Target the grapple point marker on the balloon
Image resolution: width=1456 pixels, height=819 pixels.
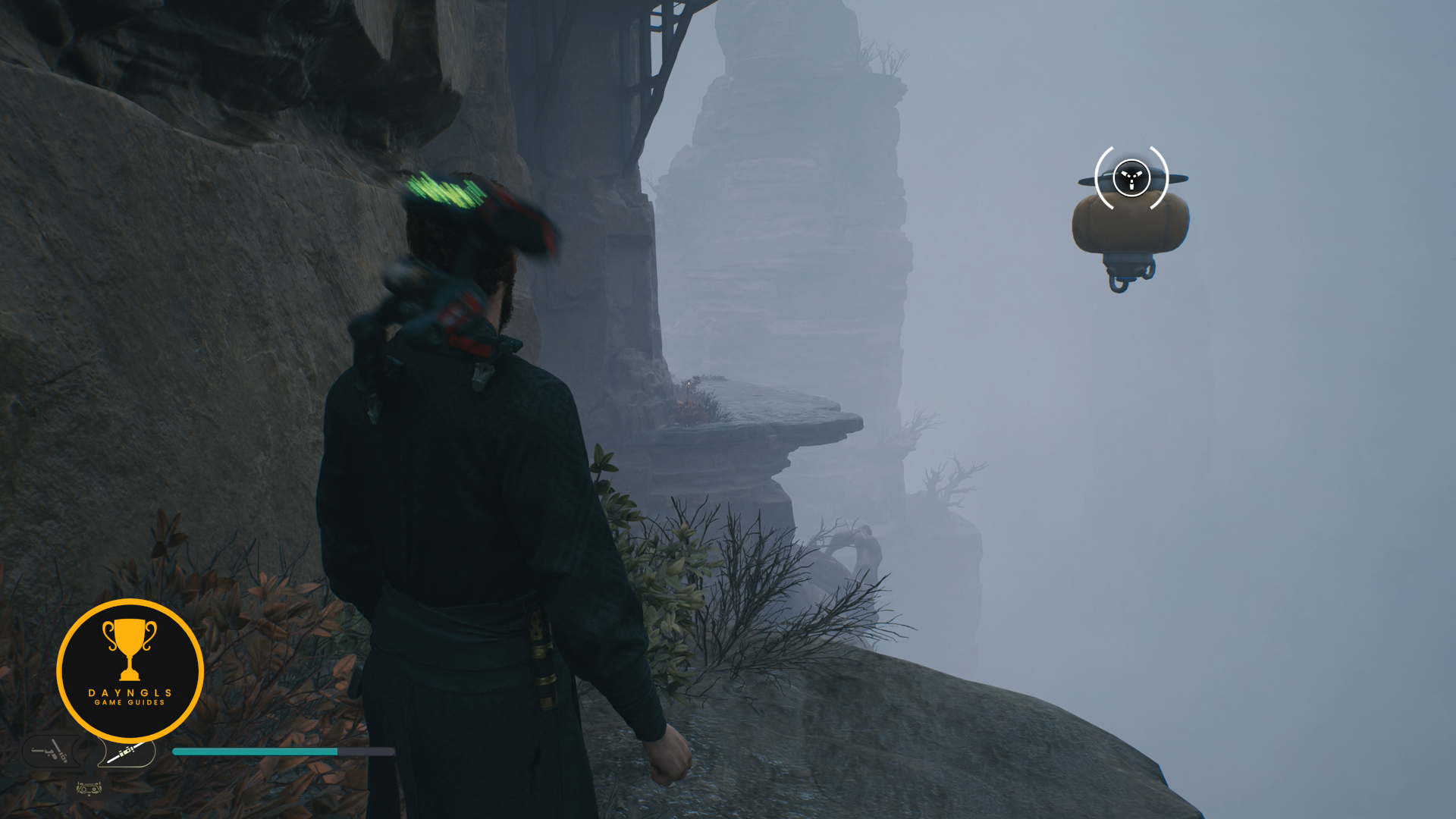(x=1131, y=178)
